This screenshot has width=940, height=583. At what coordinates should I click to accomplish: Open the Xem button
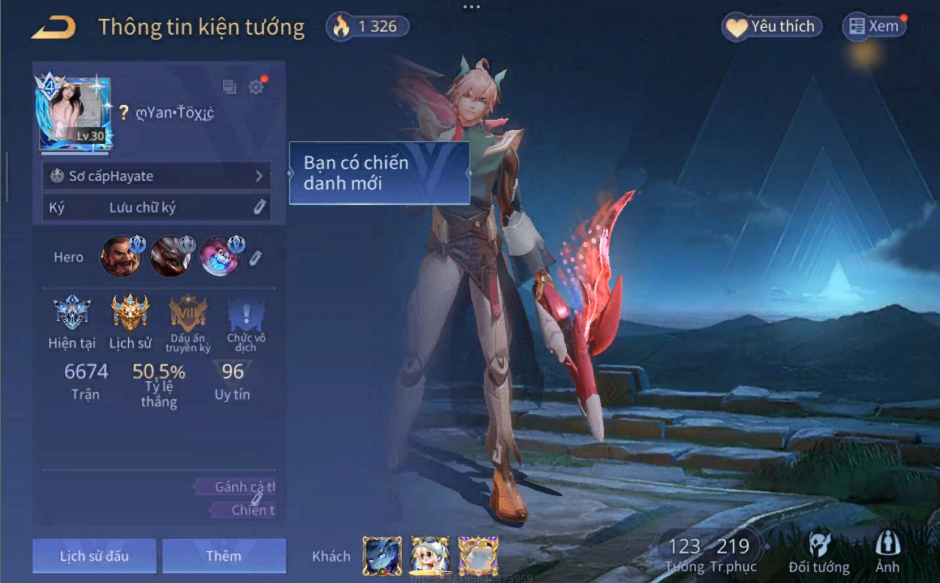[x=873, y=27]
